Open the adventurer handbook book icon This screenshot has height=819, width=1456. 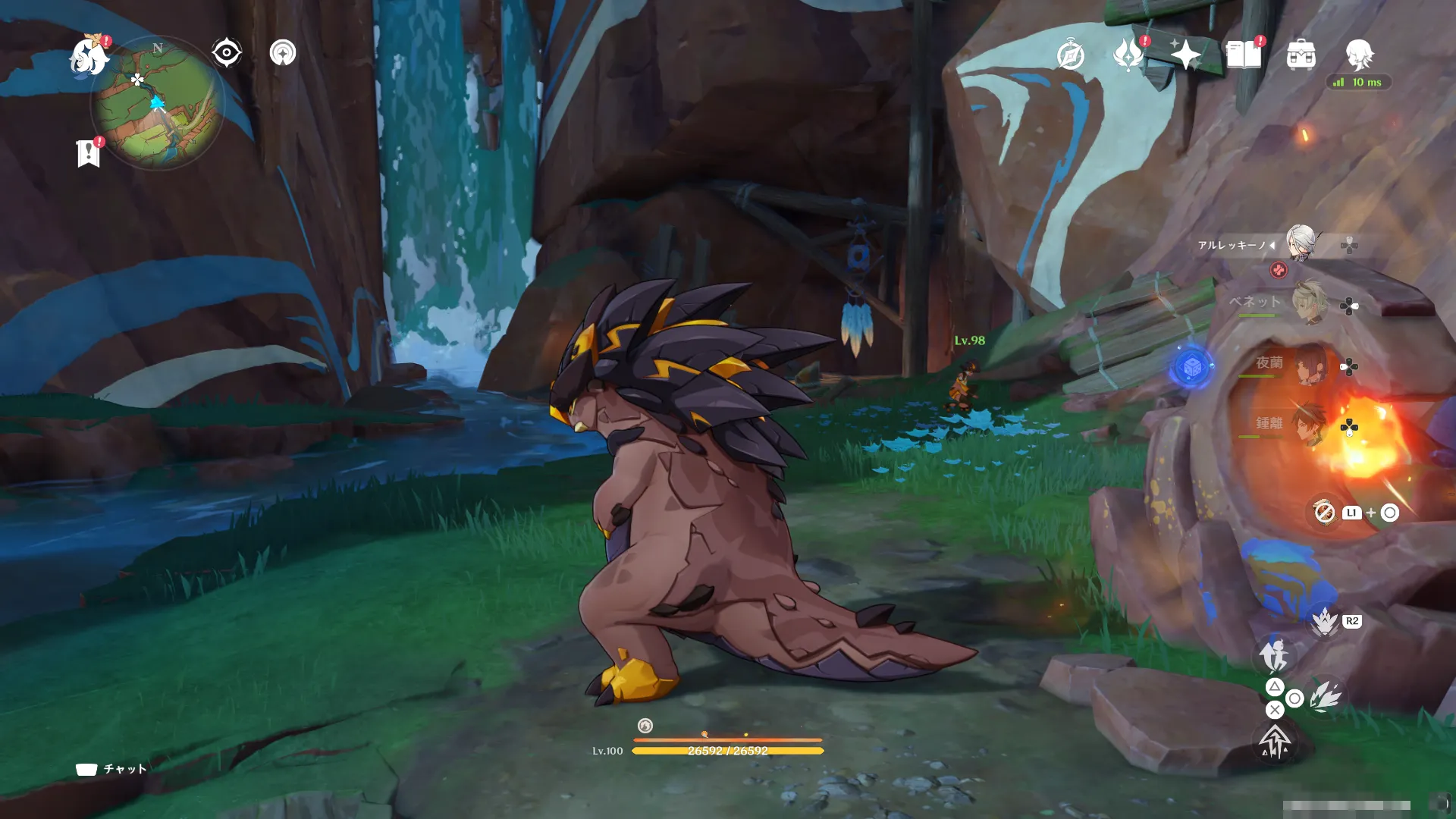(1244, 55)
